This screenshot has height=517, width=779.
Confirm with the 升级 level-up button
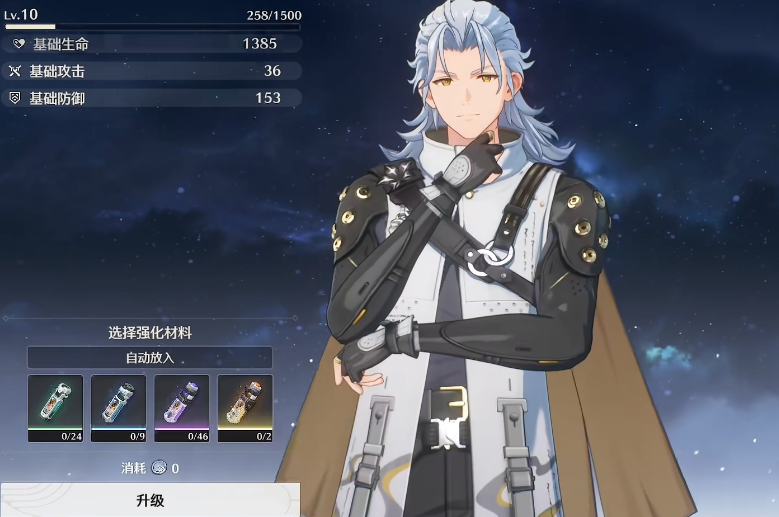[x=149, y=499]
